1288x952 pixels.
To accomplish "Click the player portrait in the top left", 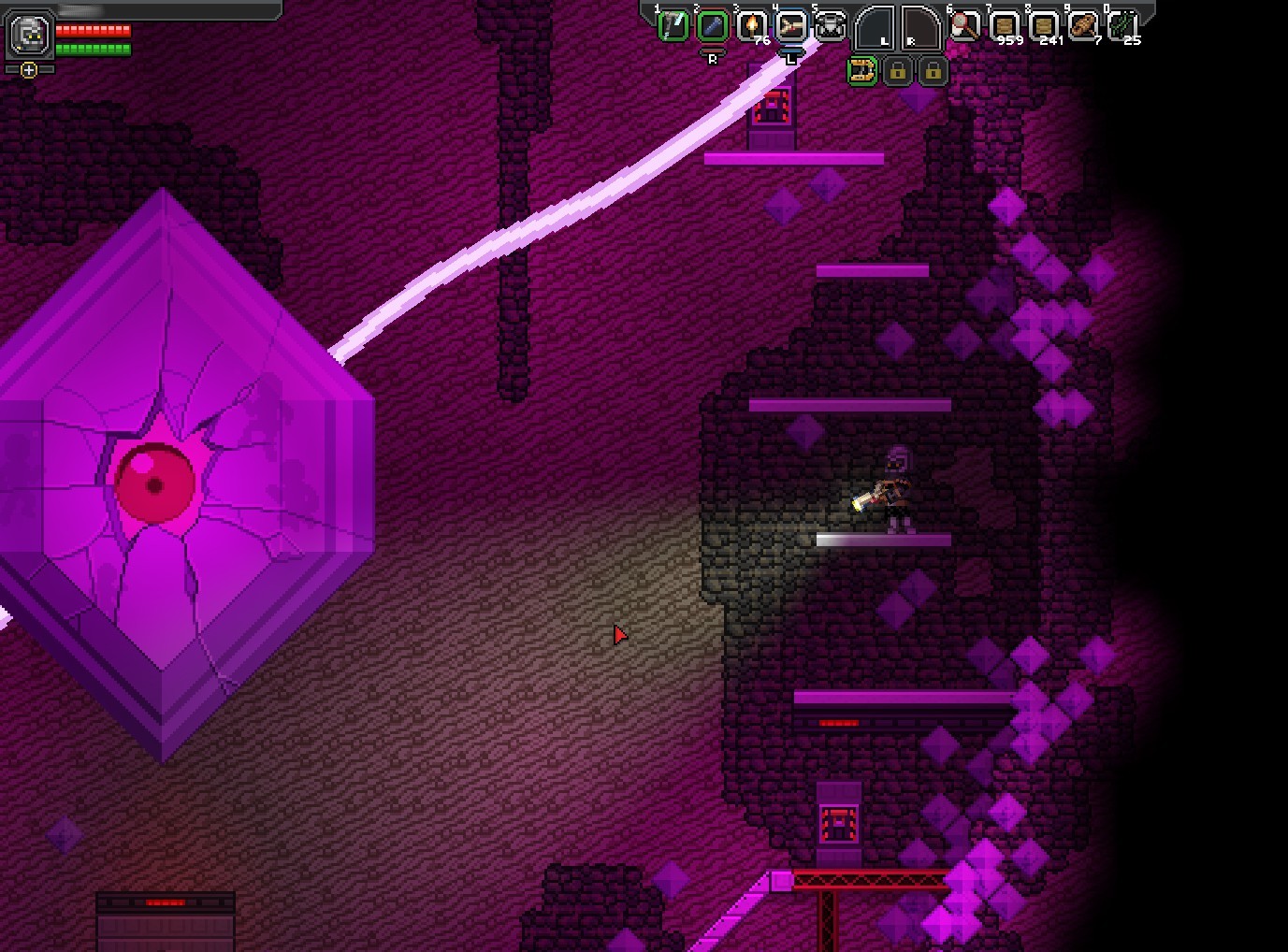I will coord(28,36).
